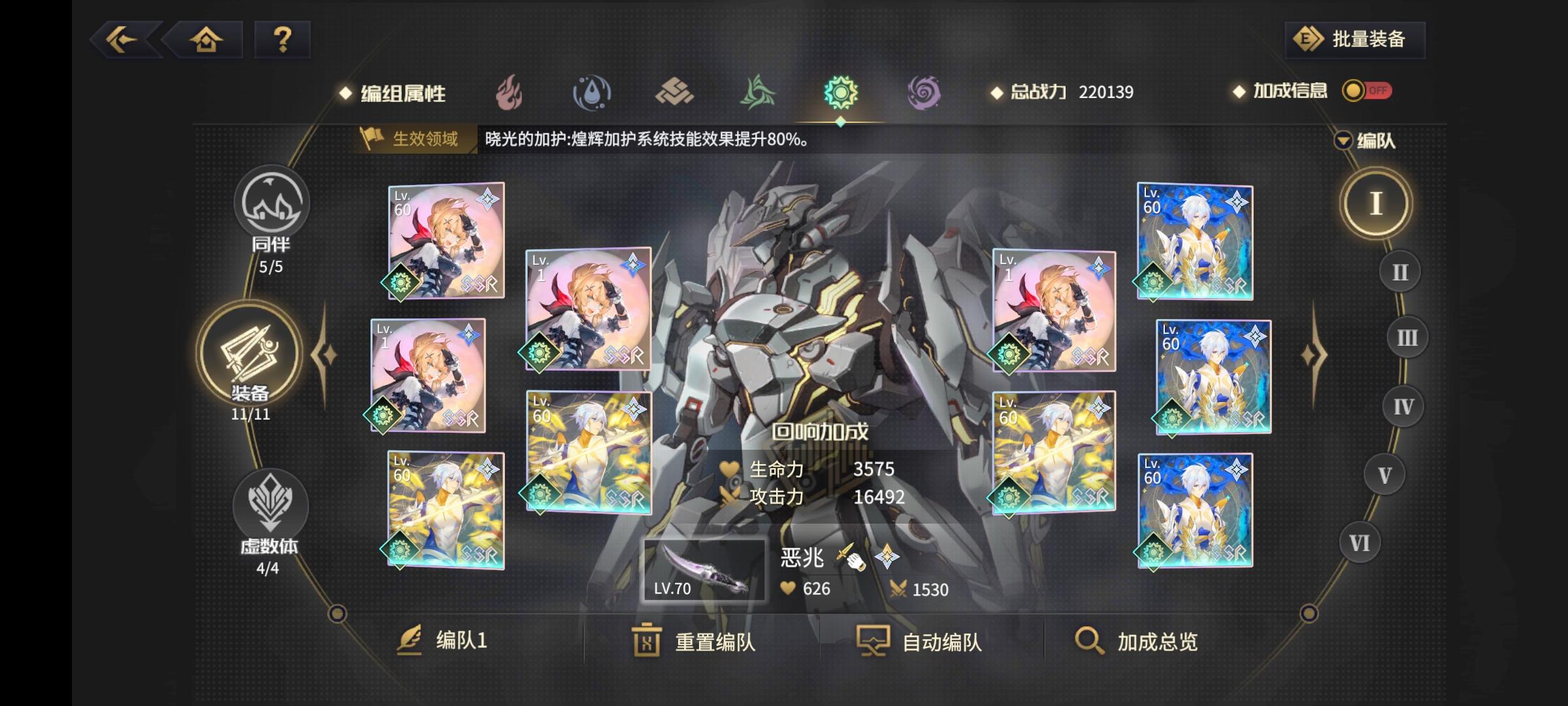Image resolution: width=1568 pixels, height=706 pixels.
Task: Select the light element filter icon
Action: click(841, 93)
